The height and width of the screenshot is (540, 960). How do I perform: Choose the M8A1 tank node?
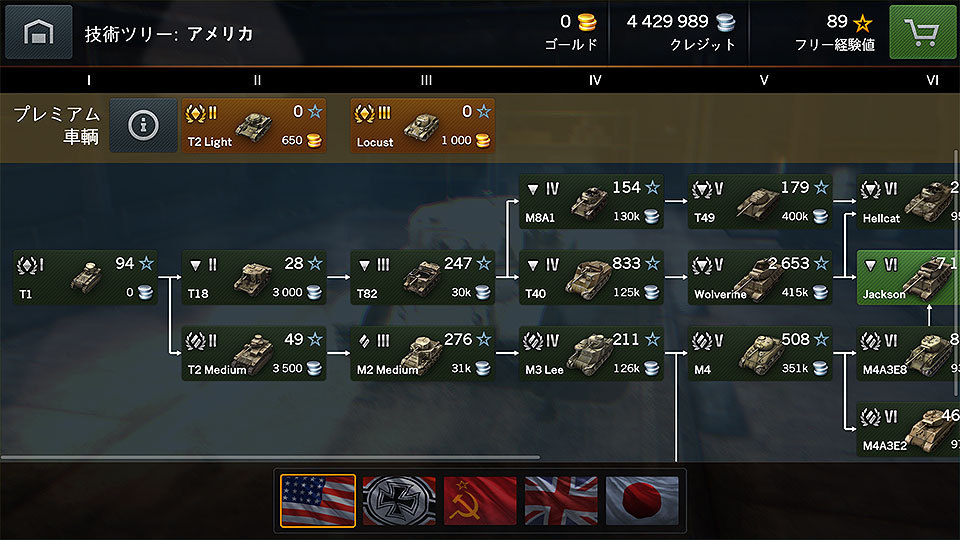(591, 202)
